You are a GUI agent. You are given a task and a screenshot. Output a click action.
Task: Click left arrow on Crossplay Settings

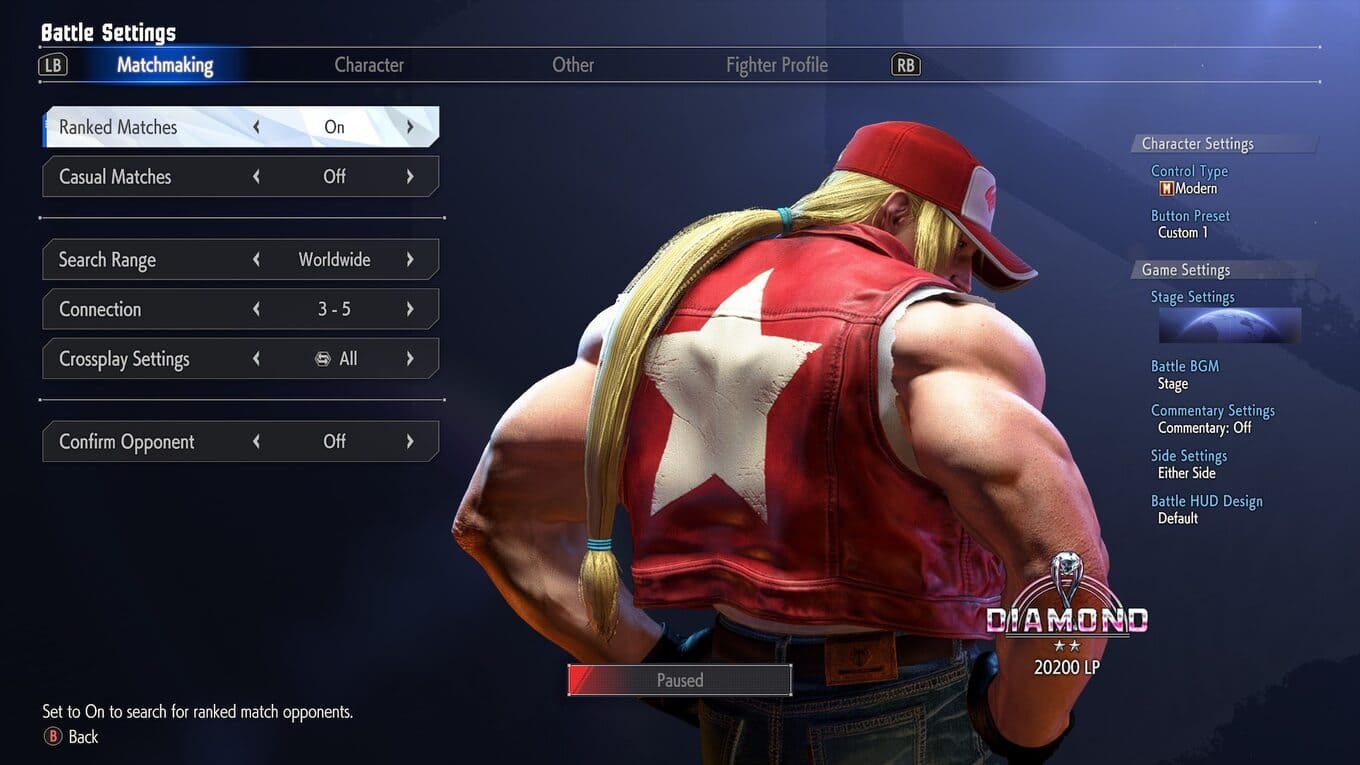257,359
